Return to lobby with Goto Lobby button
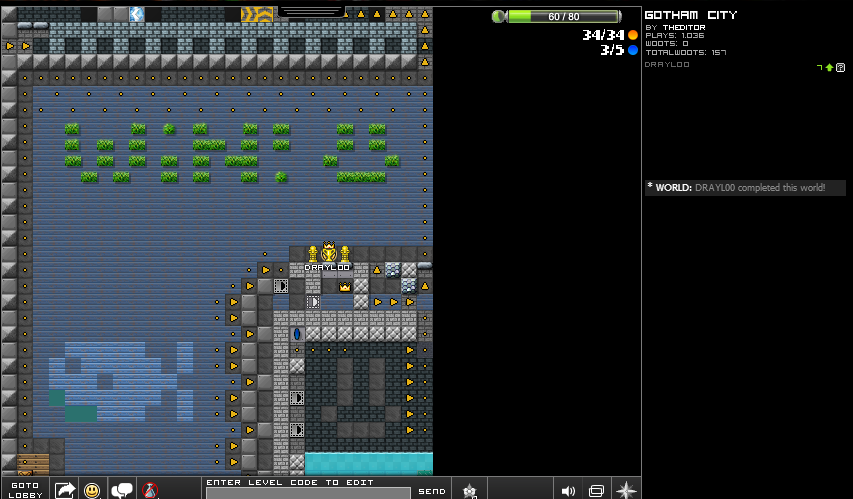 24,489
